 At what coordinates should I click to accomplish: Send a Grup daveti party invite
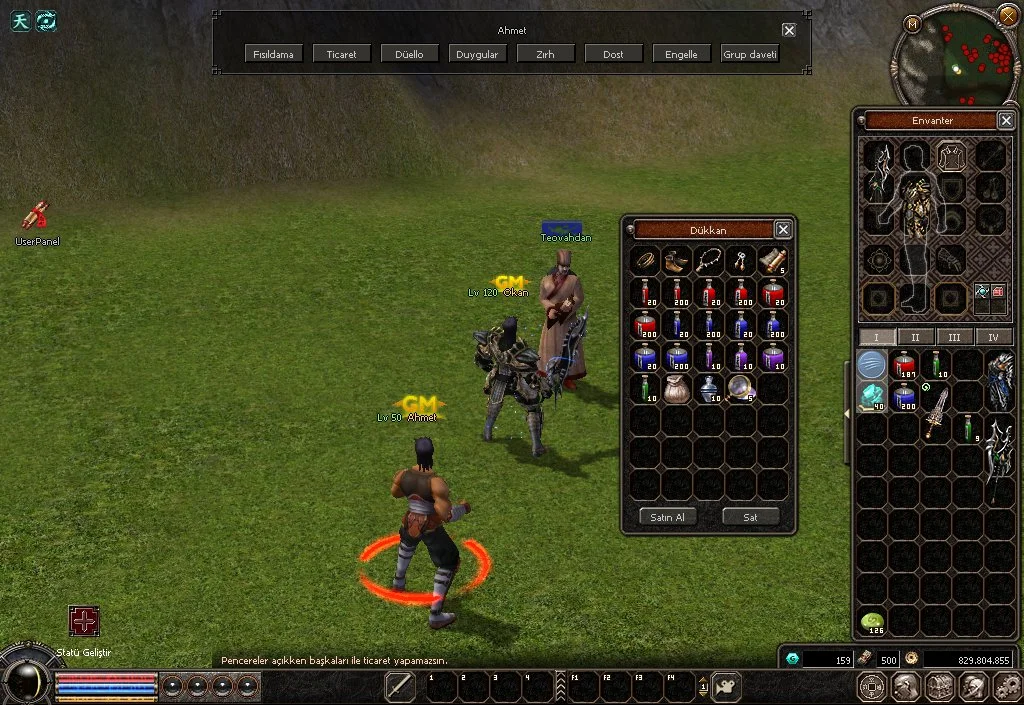749,54
